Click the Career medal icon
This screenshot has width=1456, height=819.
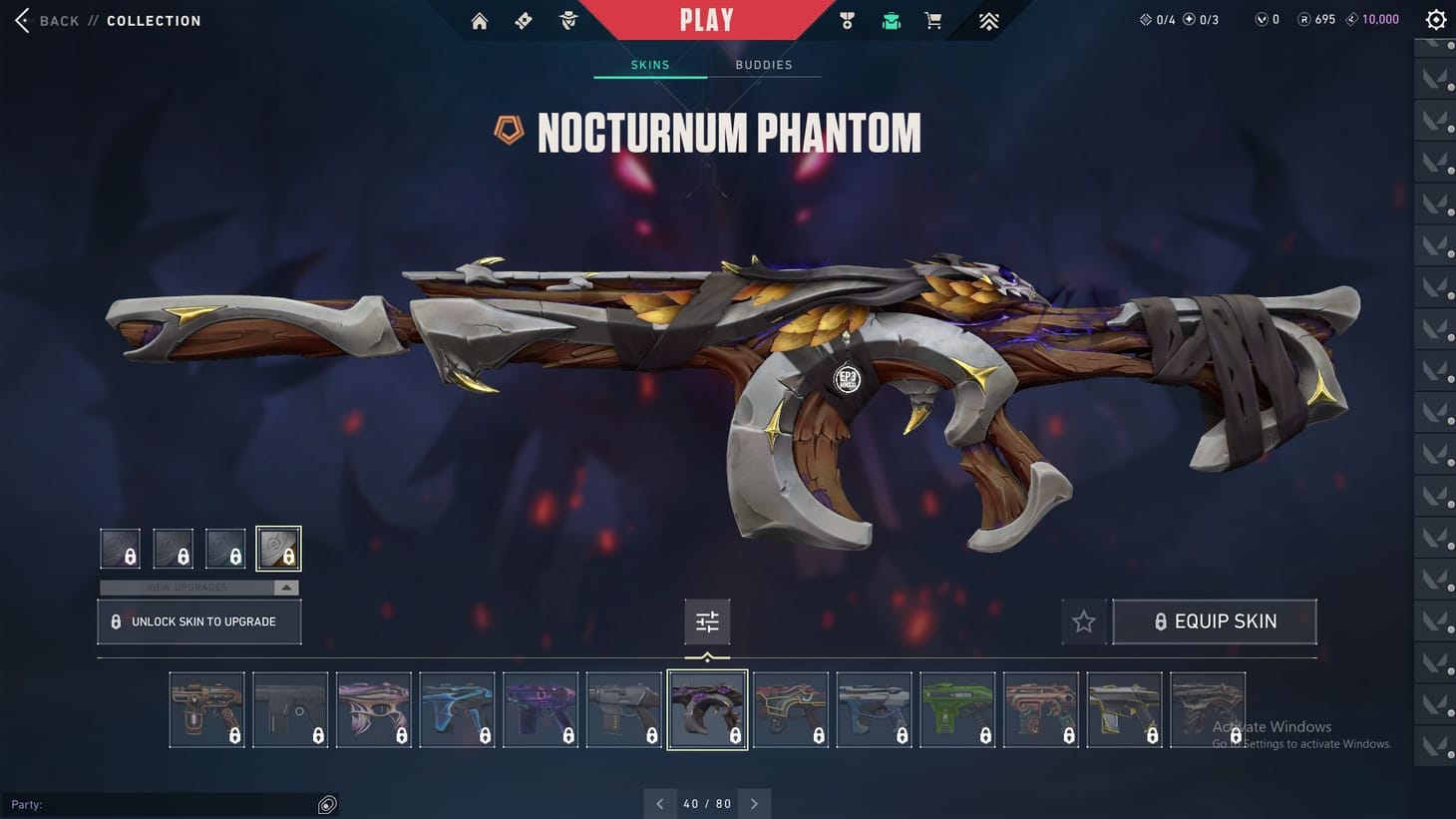click(846, 19)
